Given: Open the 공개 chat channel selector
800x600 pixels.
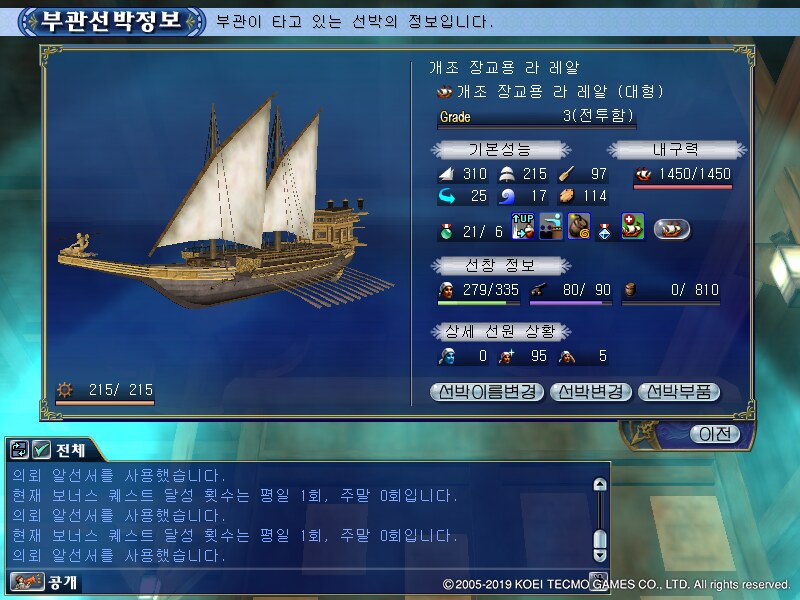Looking at the screenshot, I should (45, 581).
